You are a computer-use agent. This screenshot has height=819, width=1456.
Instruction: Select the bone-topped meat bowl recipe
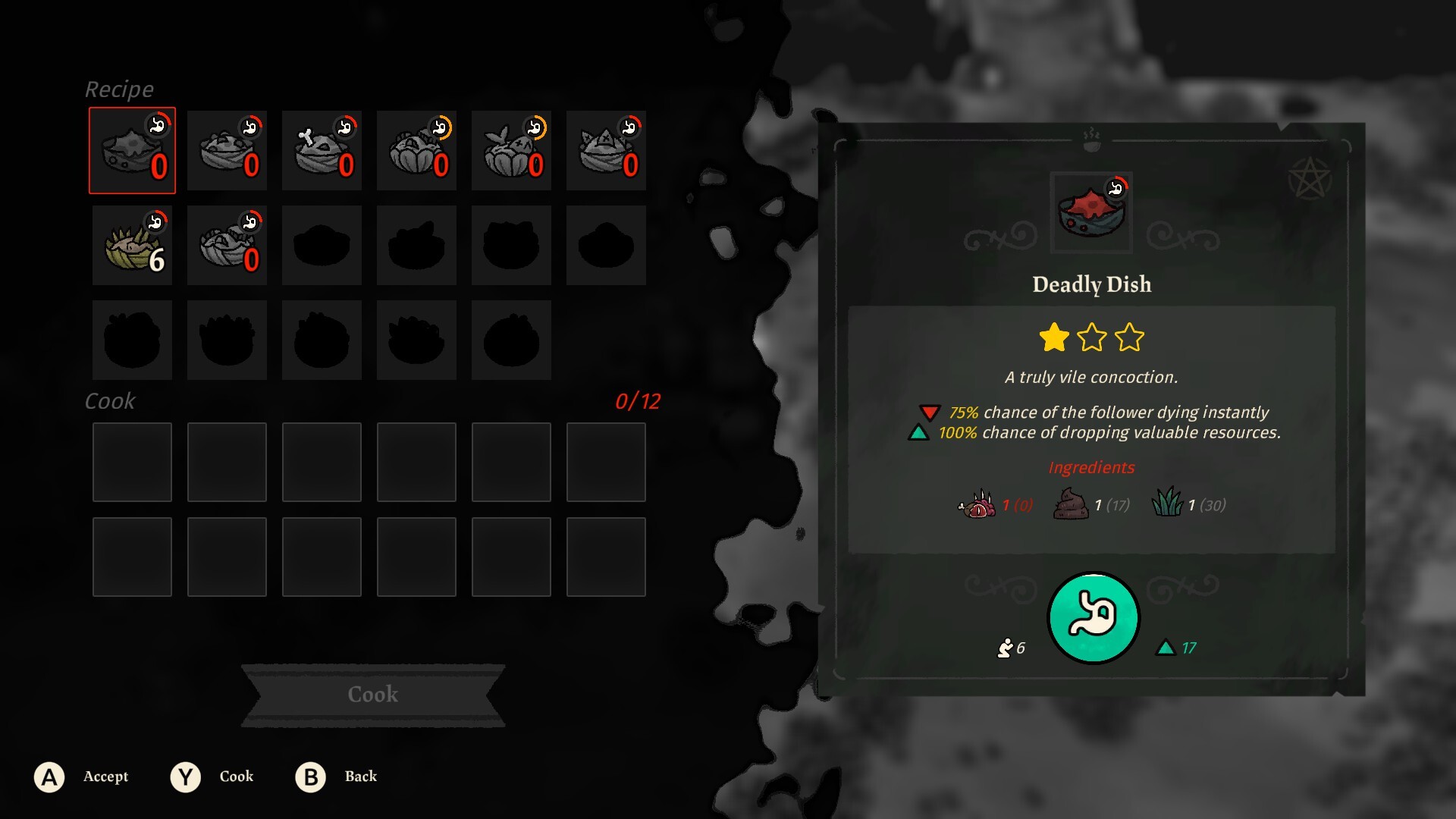[x=322, y=150]
